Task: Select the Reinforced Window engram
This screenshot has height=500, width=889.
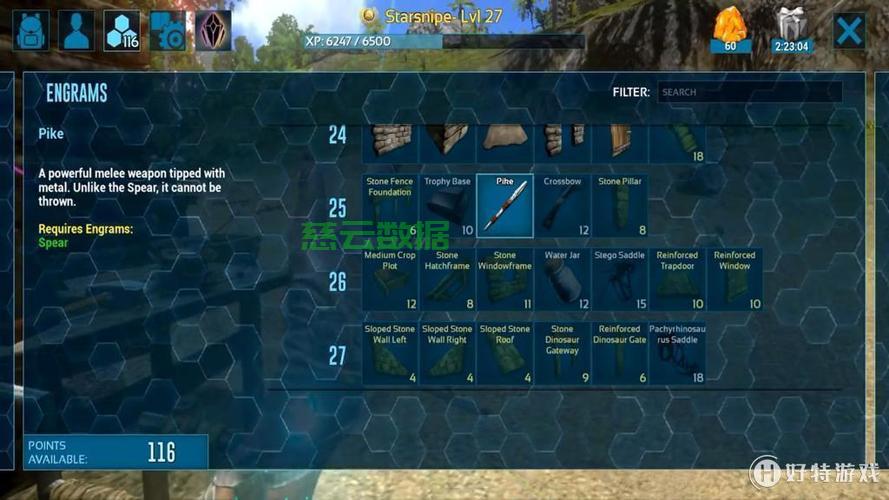Action: [x=735, y=280]
